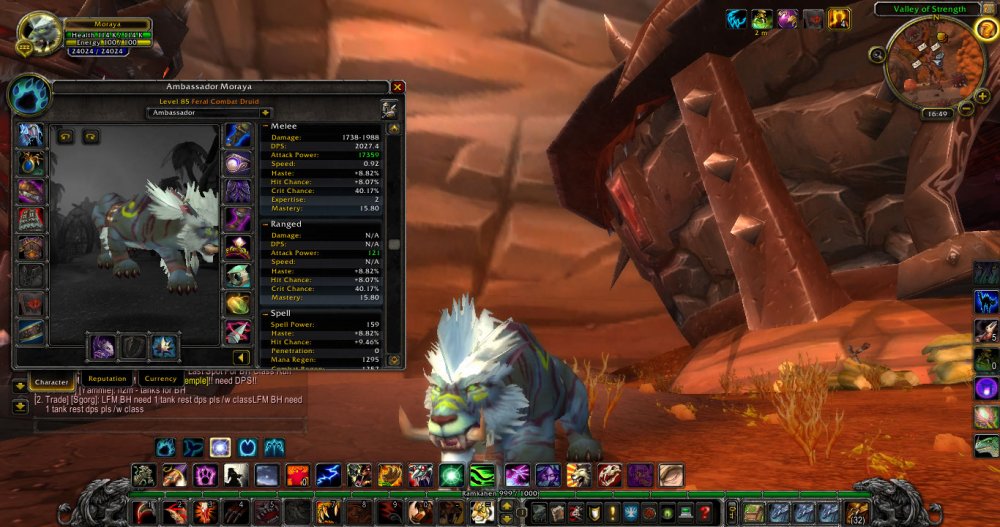This screenshot has height=527, width=1000.
Task: Close the Ambassador Moraya character window
Action: point(398,87)
